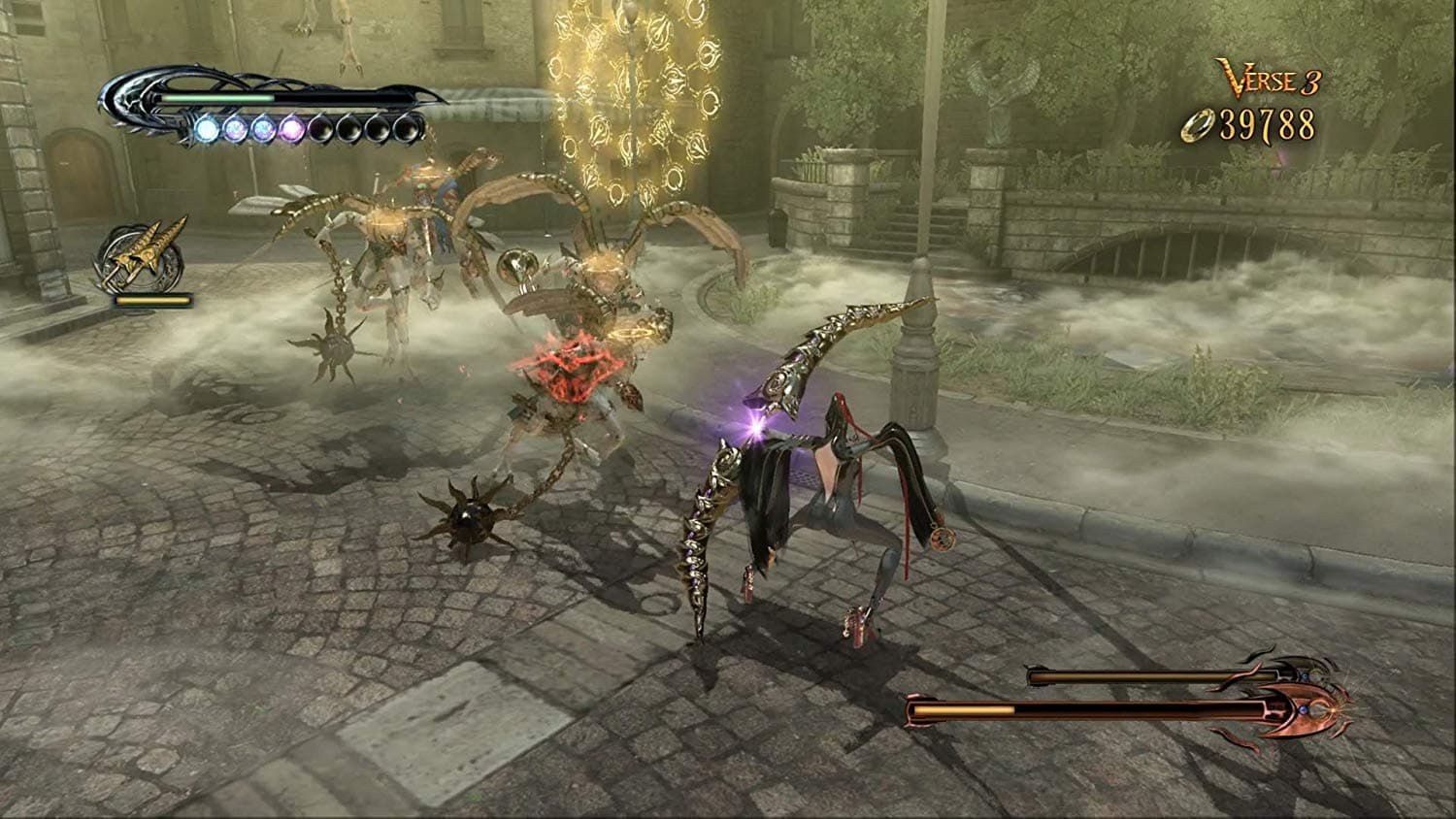
Task: Toggle the dim magic orb beside the purple one
Action: tap(323, 129)
